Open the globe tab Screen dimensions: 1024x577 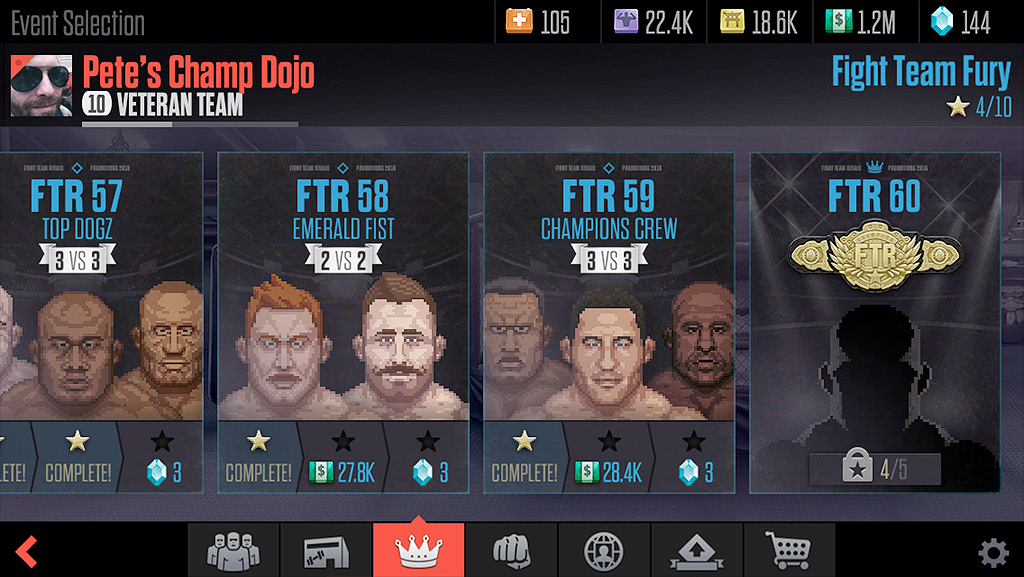(603, 550)
